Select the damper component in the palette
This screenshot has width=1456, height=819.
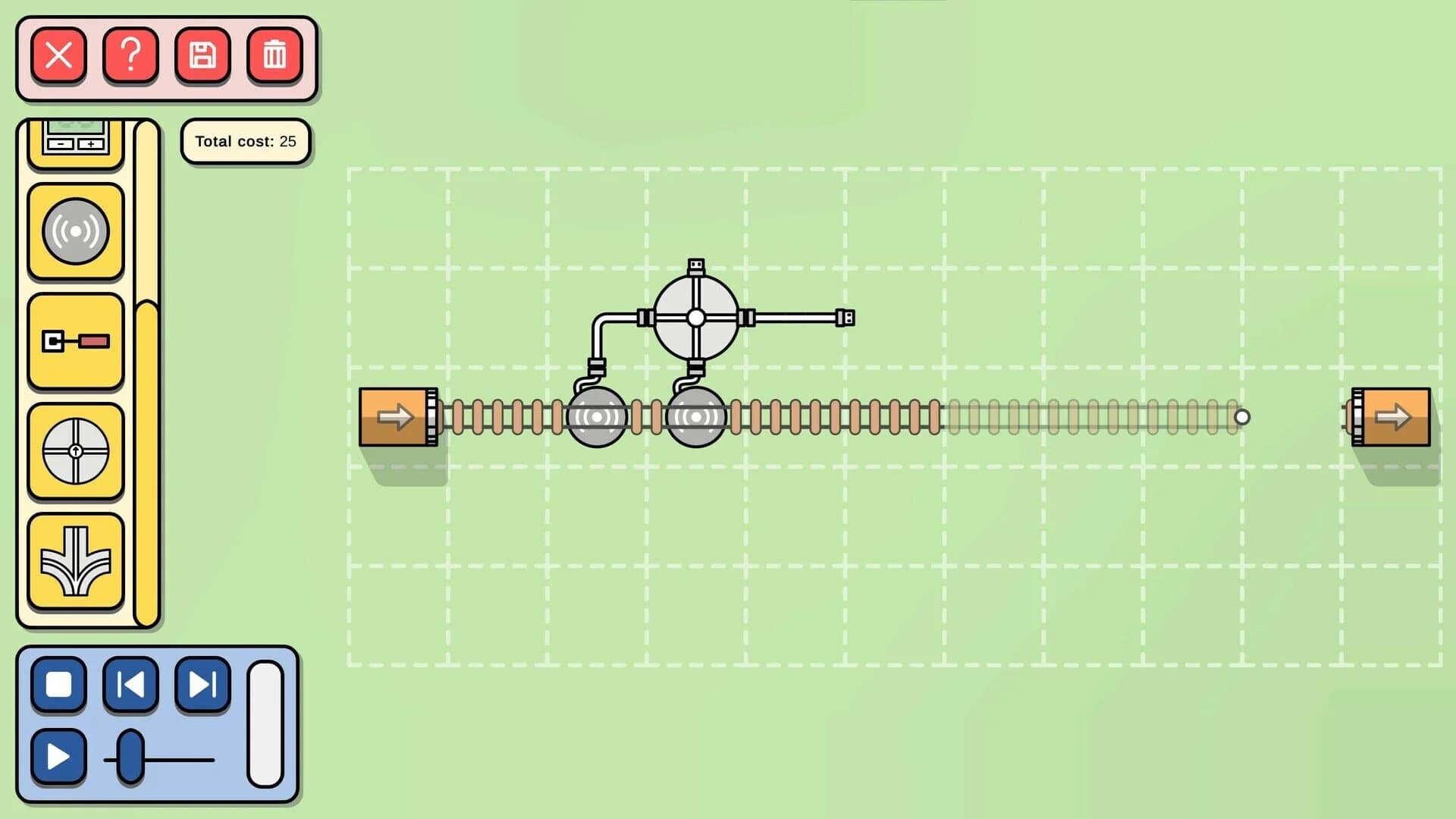[75, 343]
